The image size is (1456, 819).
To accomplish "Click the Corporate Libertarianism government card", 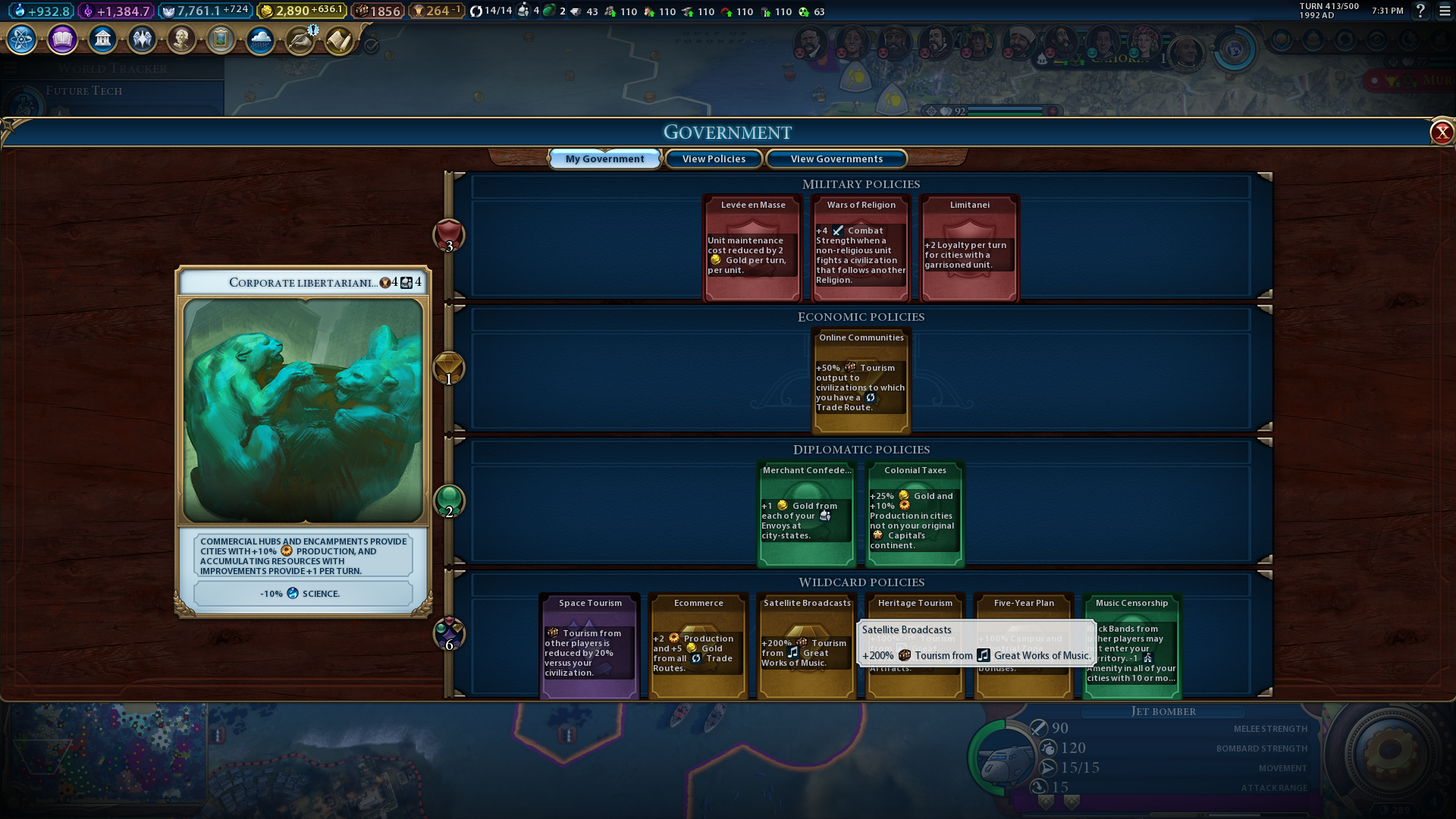I will click(x=303, y=440).
